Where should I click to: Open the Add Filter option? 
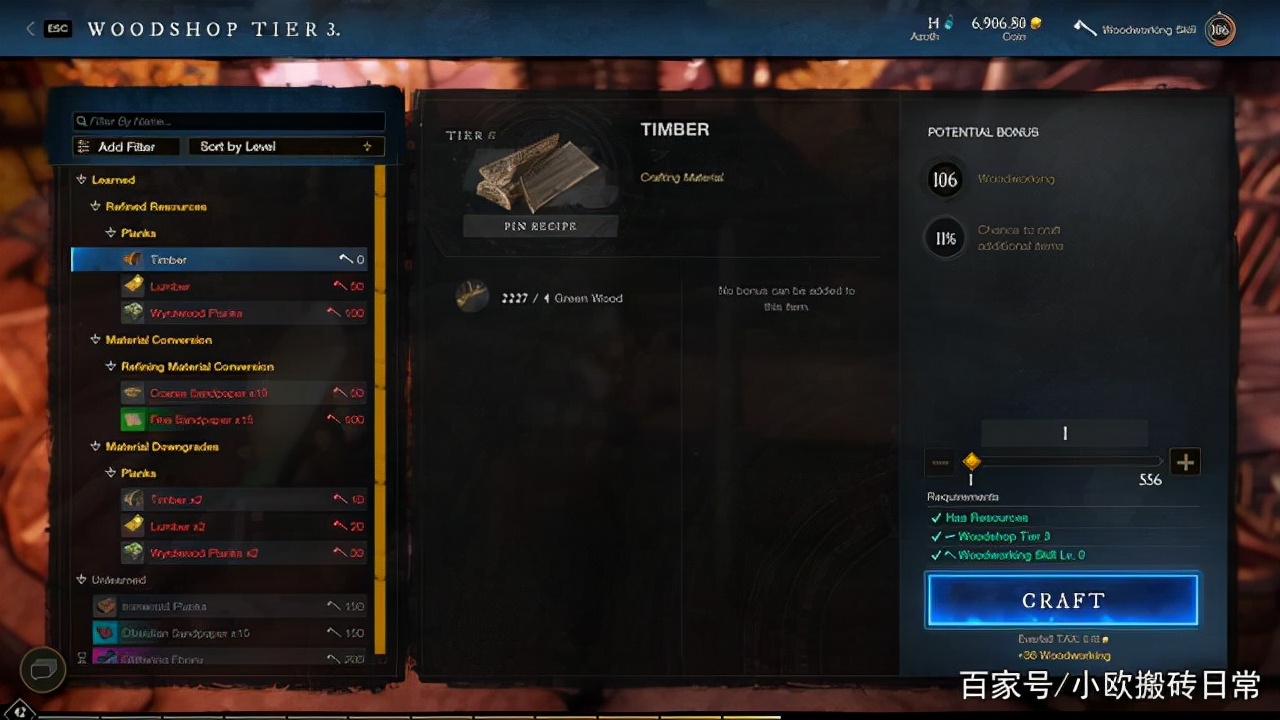coord(126,146)
